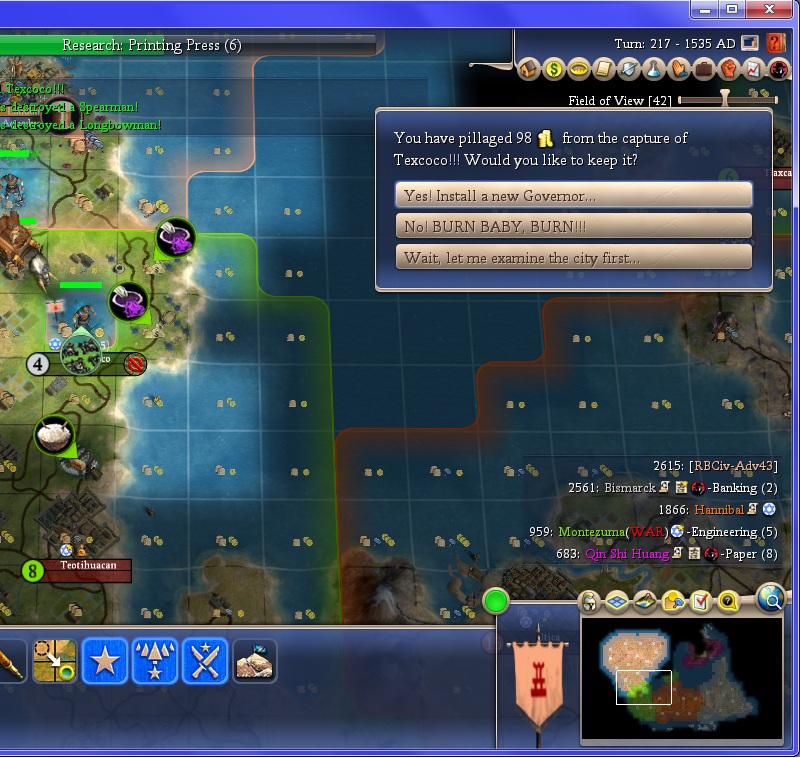Open the main menu monitor icon
Viewport: 800px width, 758px height.
751,43
